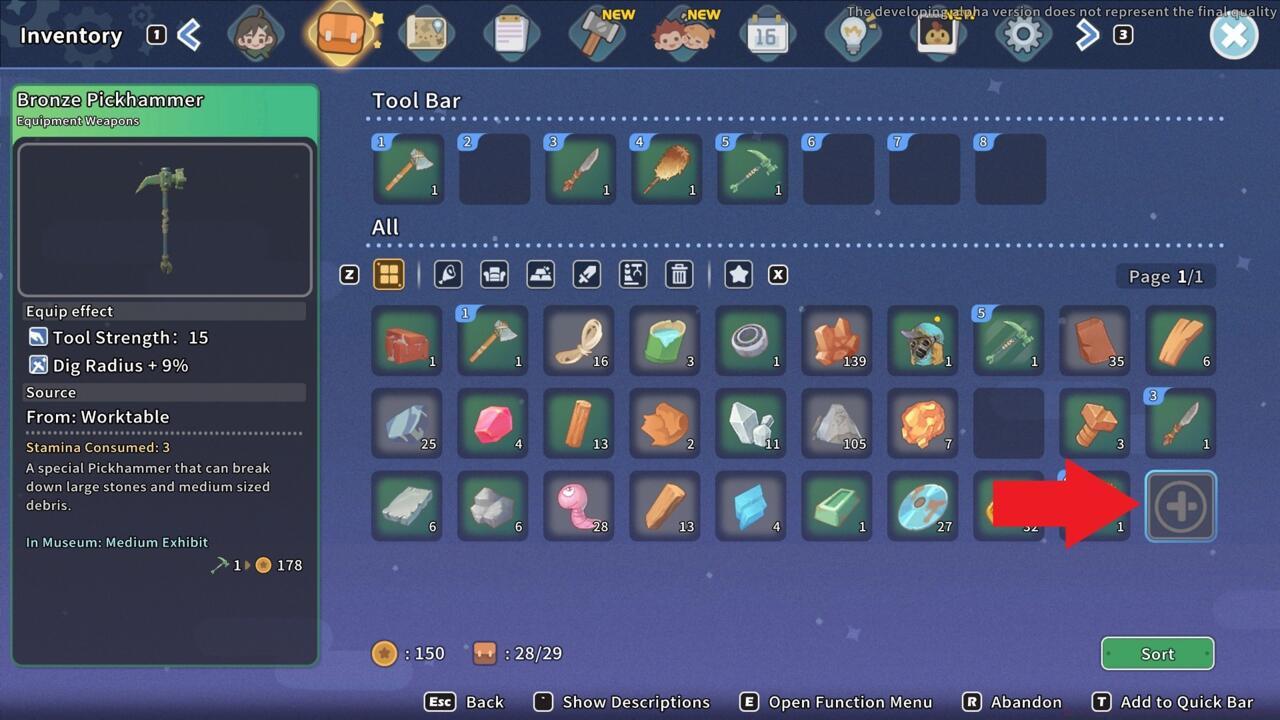Open the game settings gear
This screenshot has height=720, width=1280.
(x=1023, y=33)
